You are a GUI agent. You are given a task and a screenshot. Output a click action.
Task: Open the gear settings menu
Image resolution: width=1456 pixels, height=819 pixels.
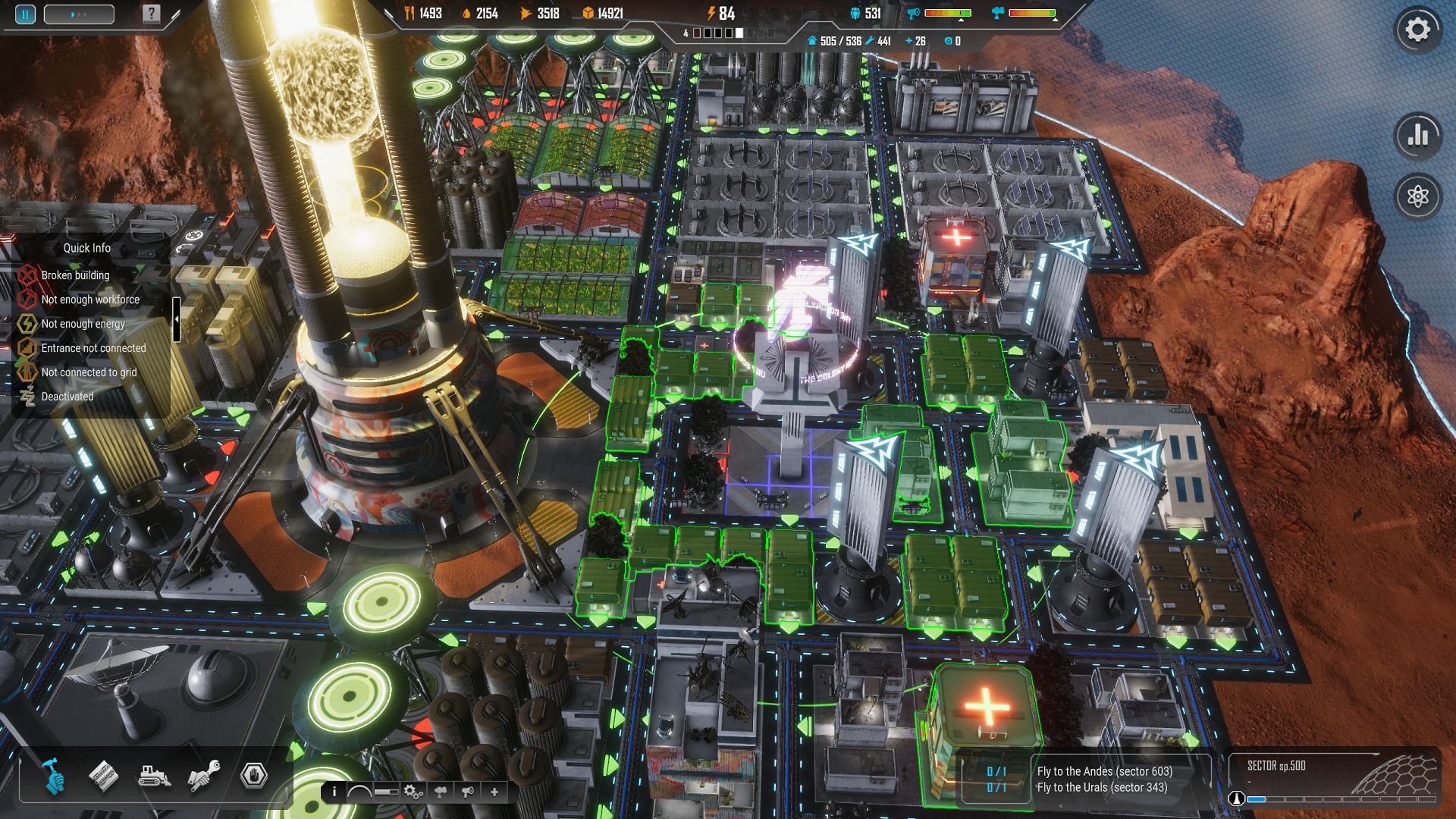1417,30
